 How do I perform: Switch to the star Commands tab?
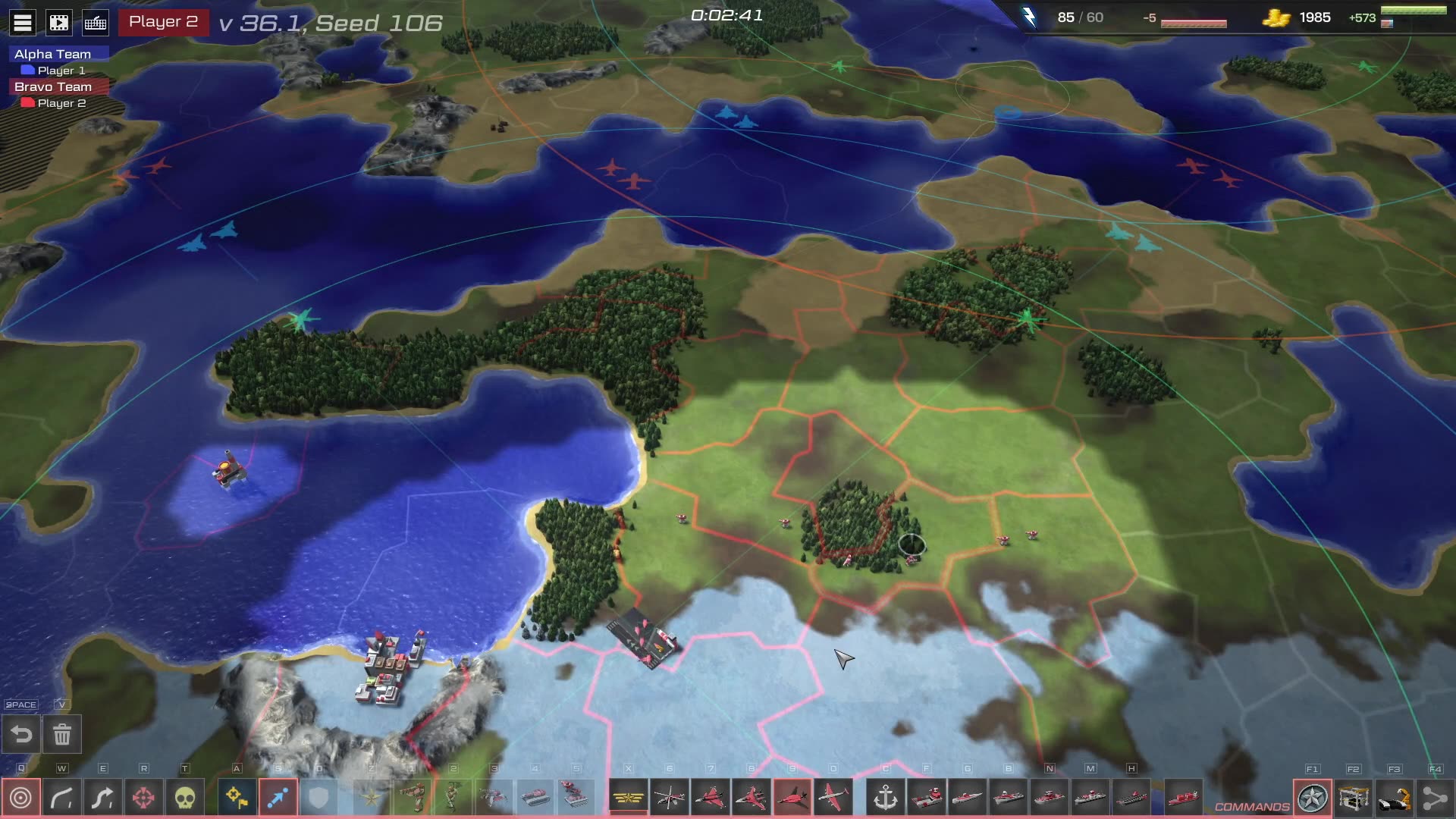point(1313,798)
